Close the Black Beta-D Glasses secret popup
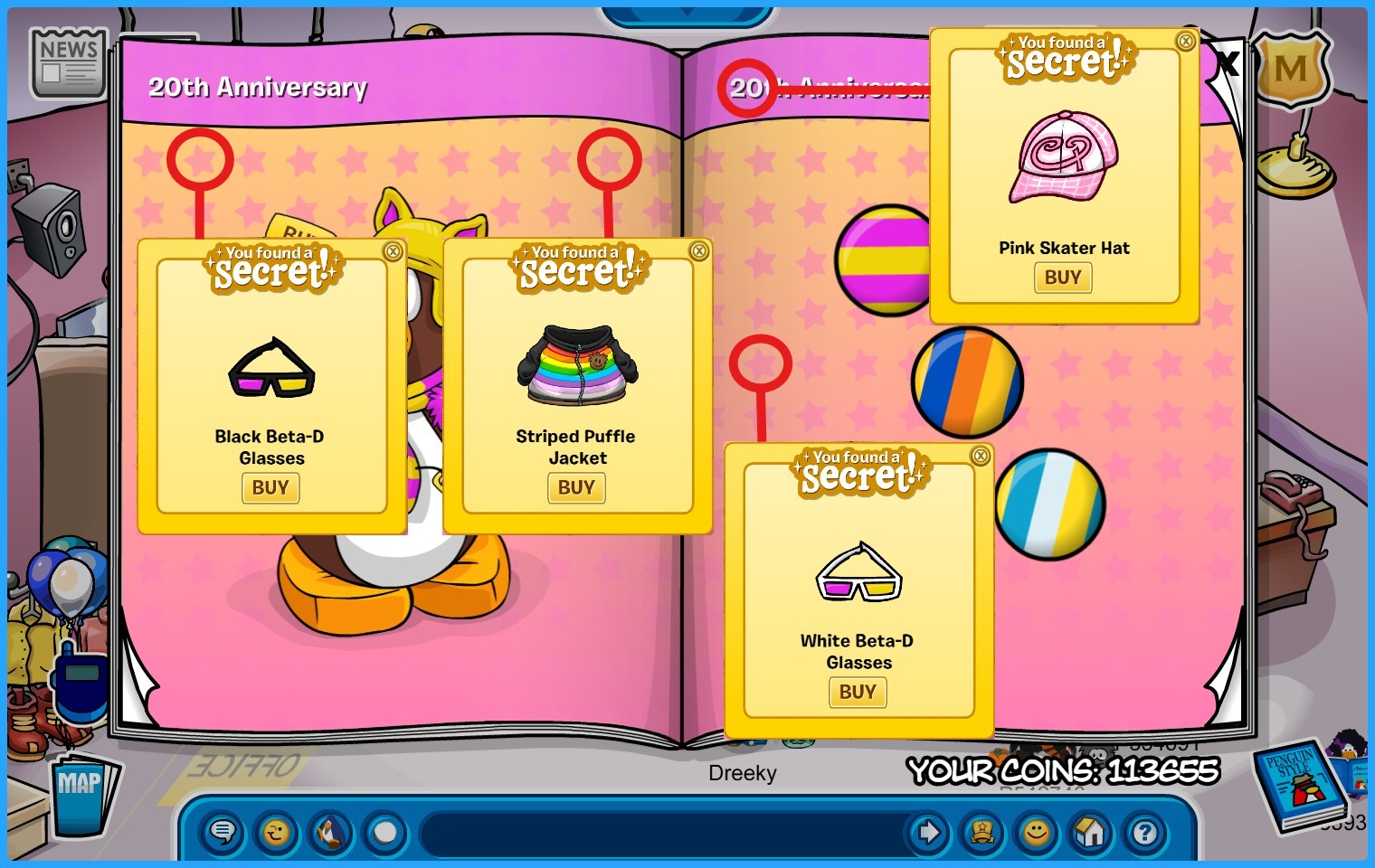 393,252
